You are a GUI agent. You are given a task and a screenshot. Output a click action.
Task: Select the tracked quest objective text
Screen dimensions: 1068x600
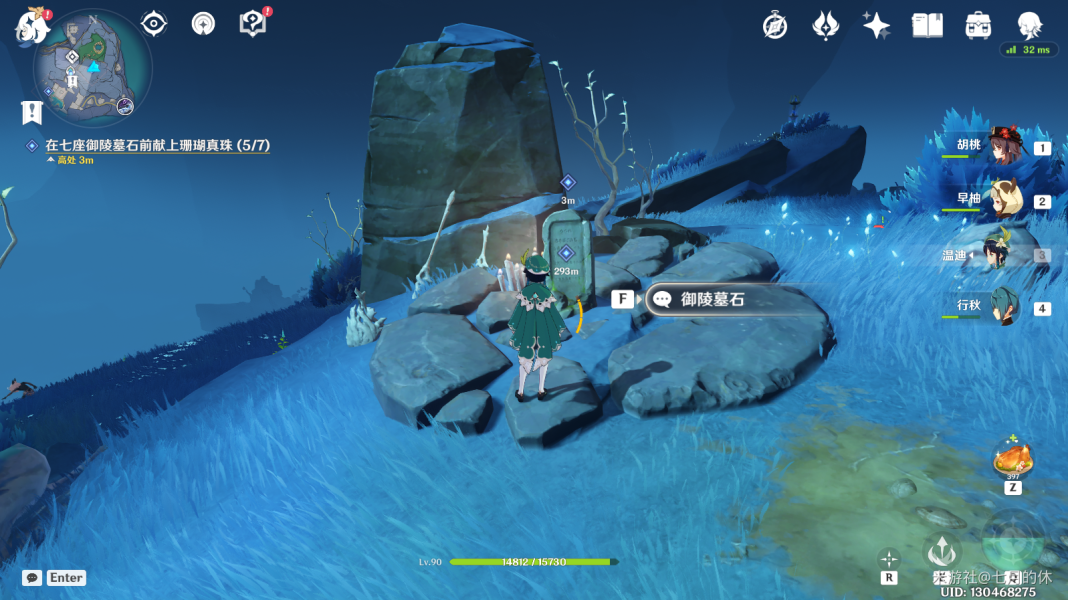(x=157, y=146)
